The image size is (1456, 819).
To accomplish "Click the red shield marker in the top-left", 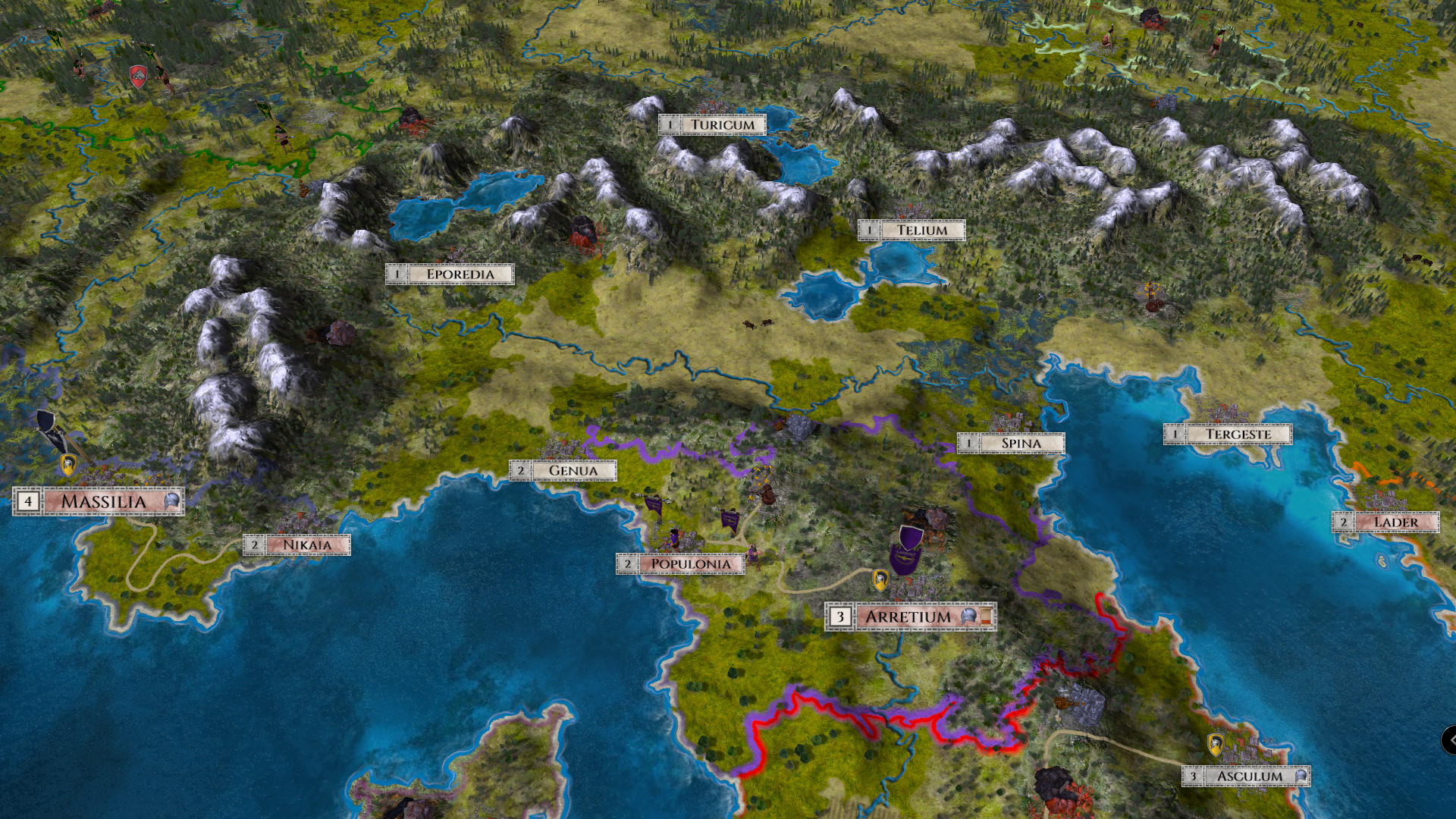I will 138,77.
